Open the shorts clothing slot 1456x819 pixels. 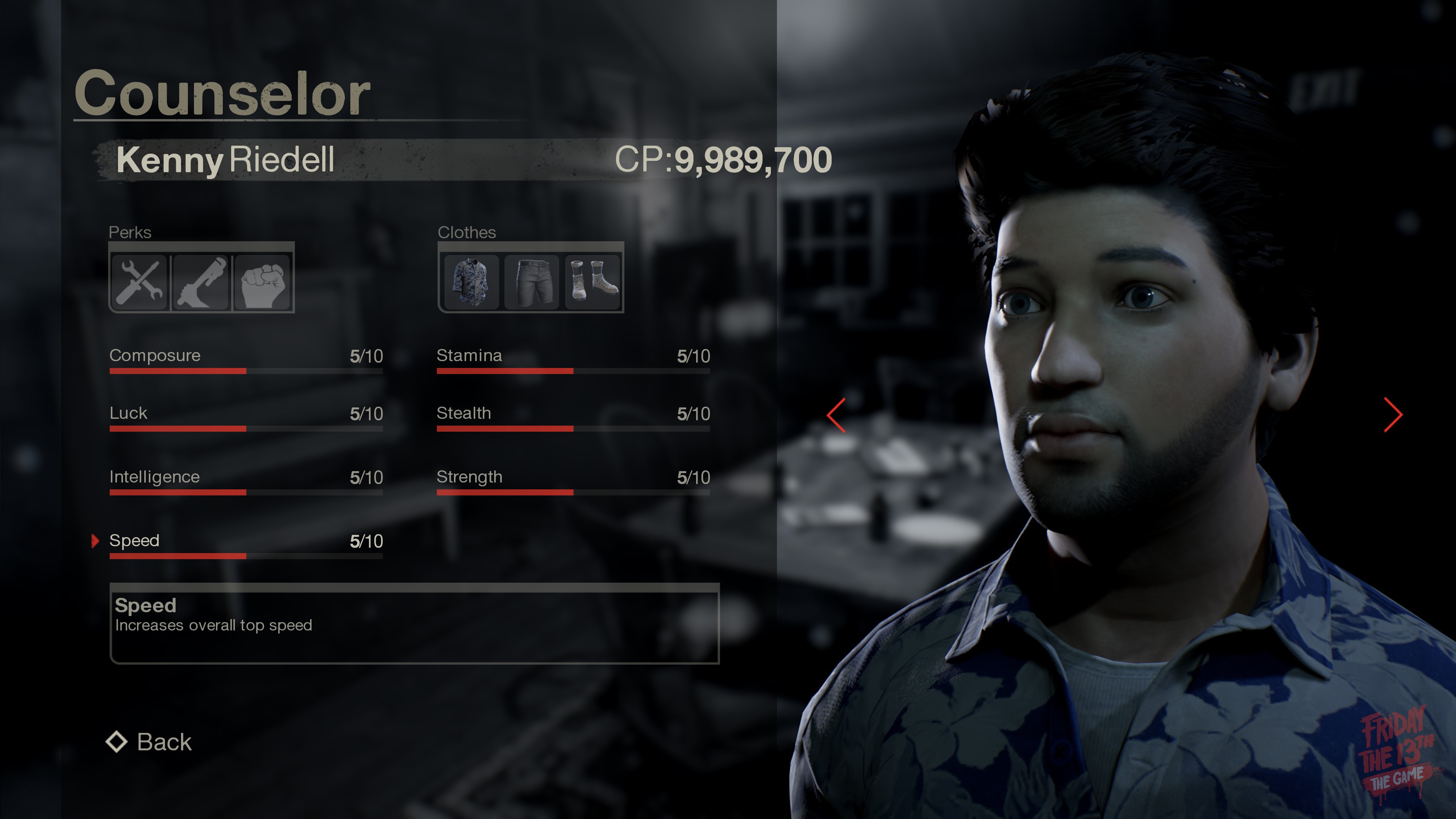tap(531, 281)
